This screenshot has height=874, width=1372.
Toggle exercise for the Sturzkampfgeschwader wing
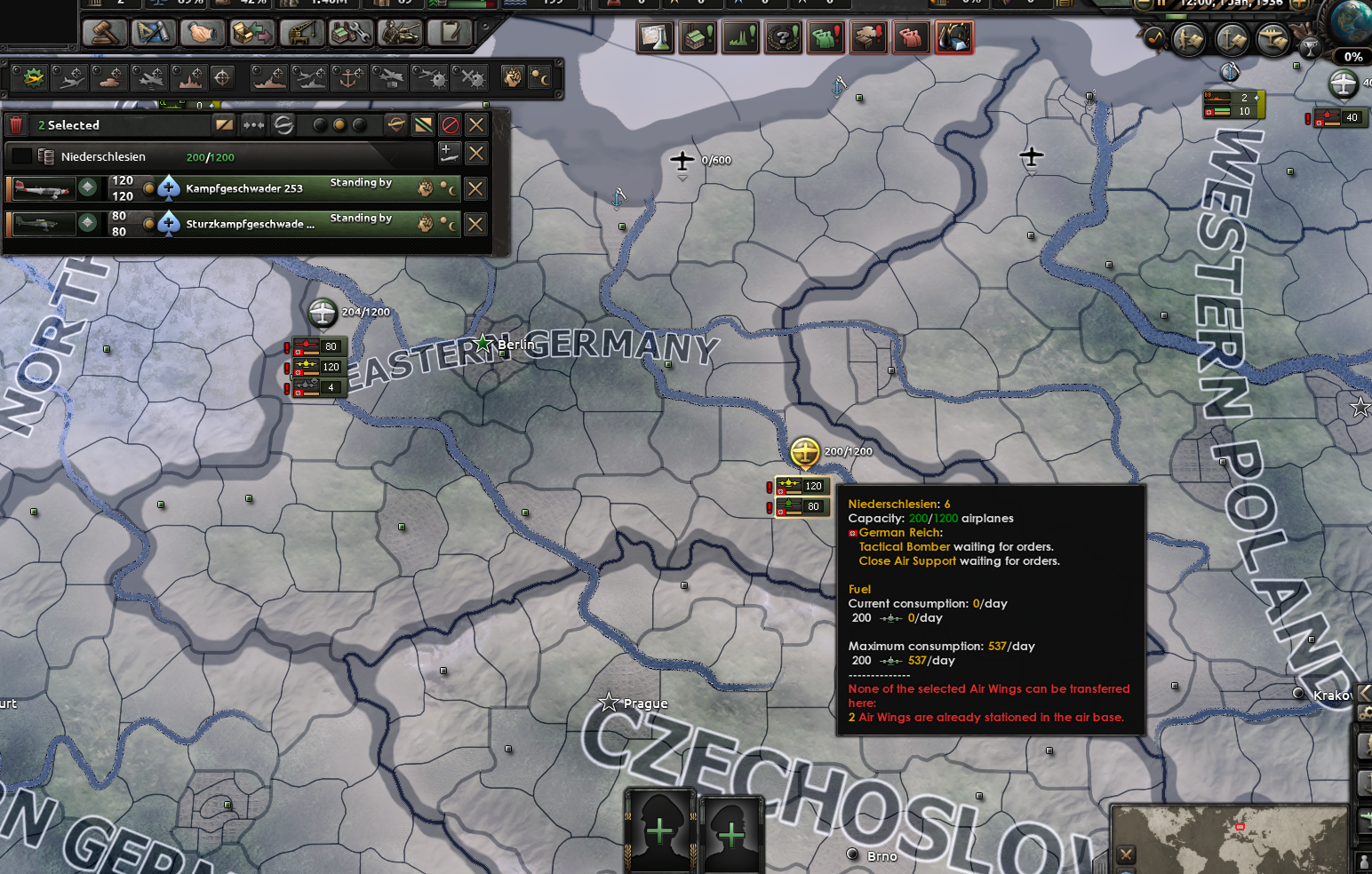click(x=426, y=222)
